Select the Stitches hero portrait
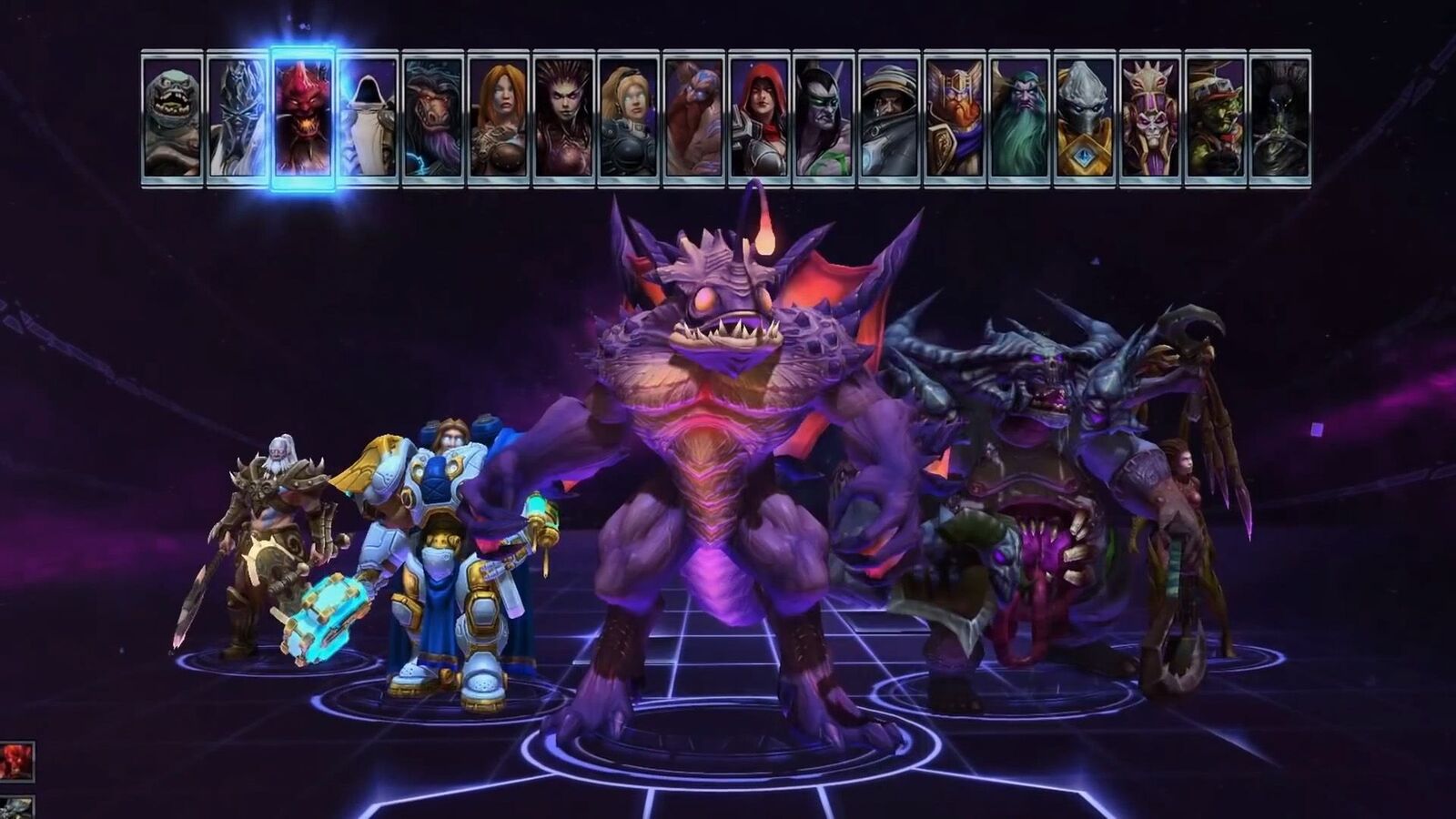The image size is (1456, 819). [172, 118]
